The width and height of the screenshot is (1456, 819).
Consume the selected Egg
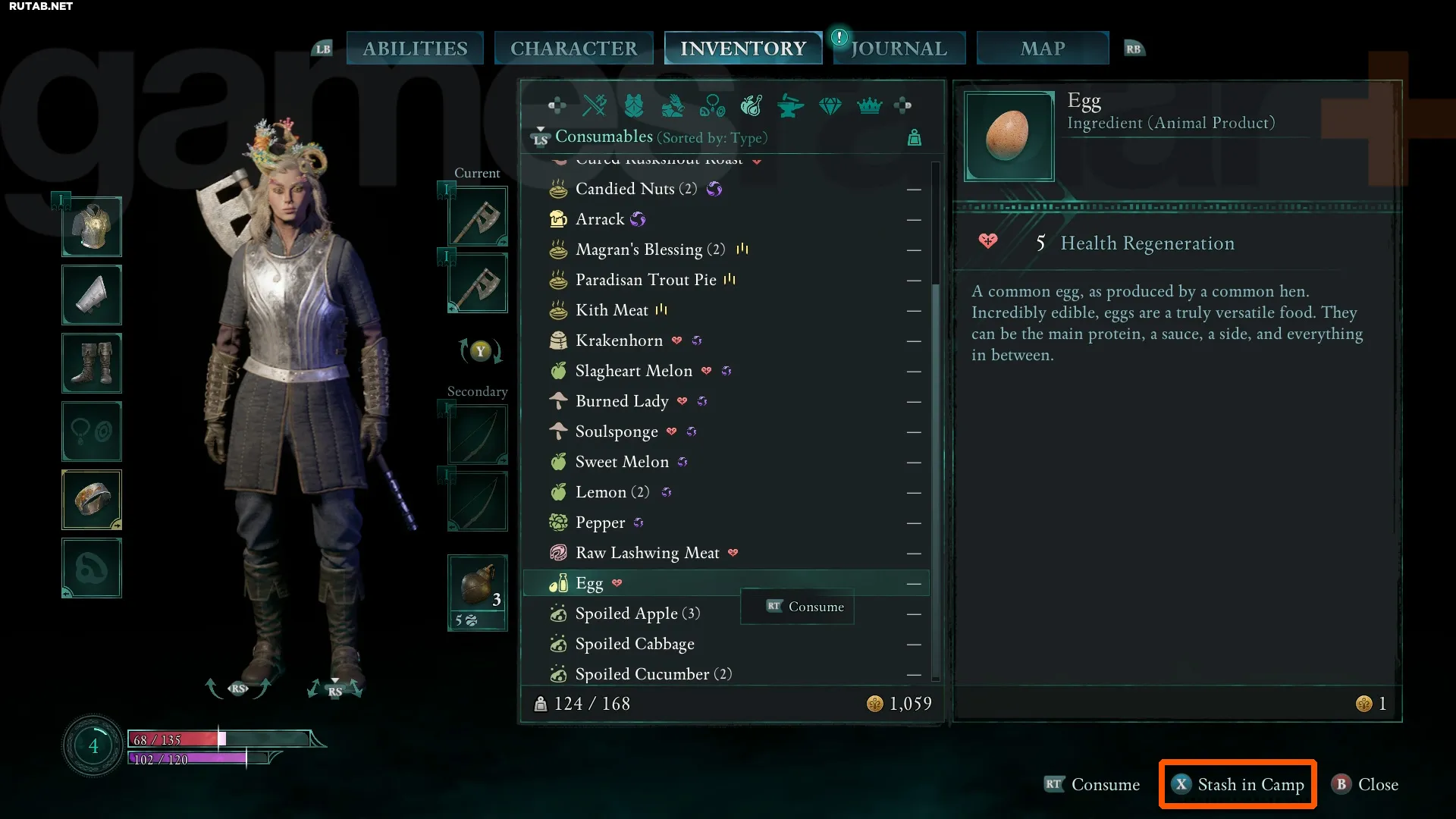[x=1092, y=784]
